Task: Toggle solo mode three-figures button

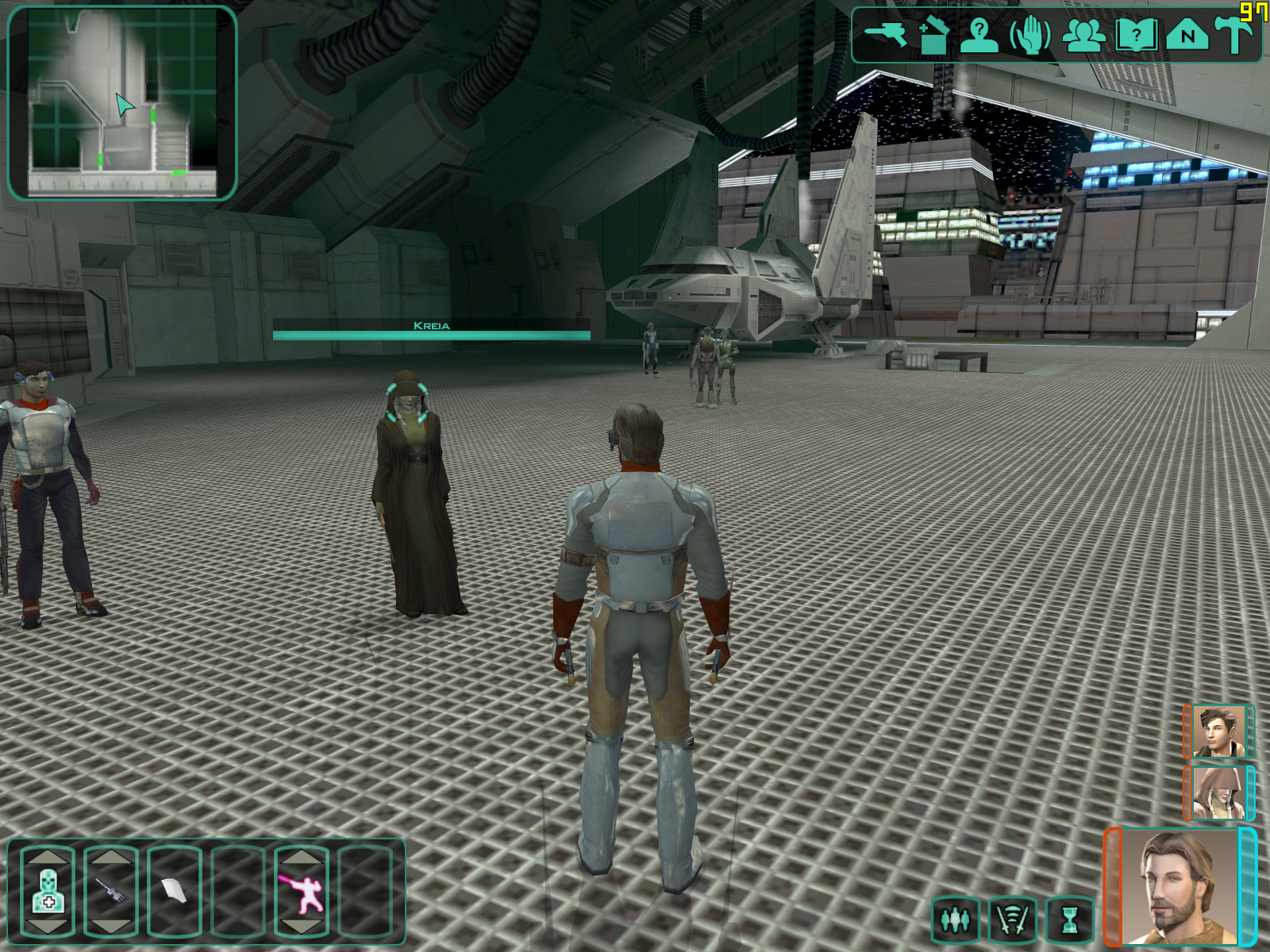Action: (x=955, y=919)
